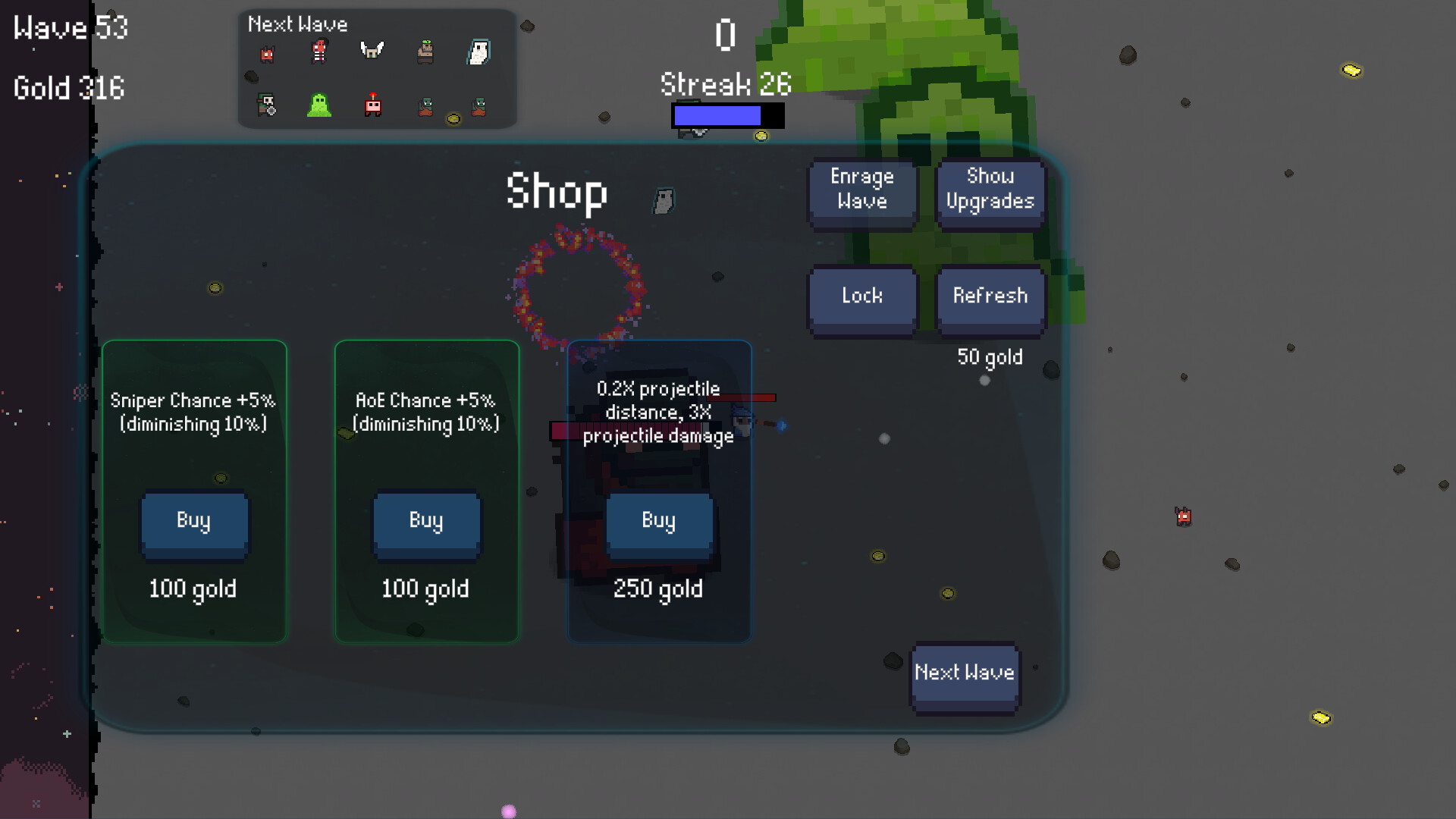Screen dimensions: 1456x819
Task: Expand the Next Wave enemy preview
Action: [x=297, y=24]
